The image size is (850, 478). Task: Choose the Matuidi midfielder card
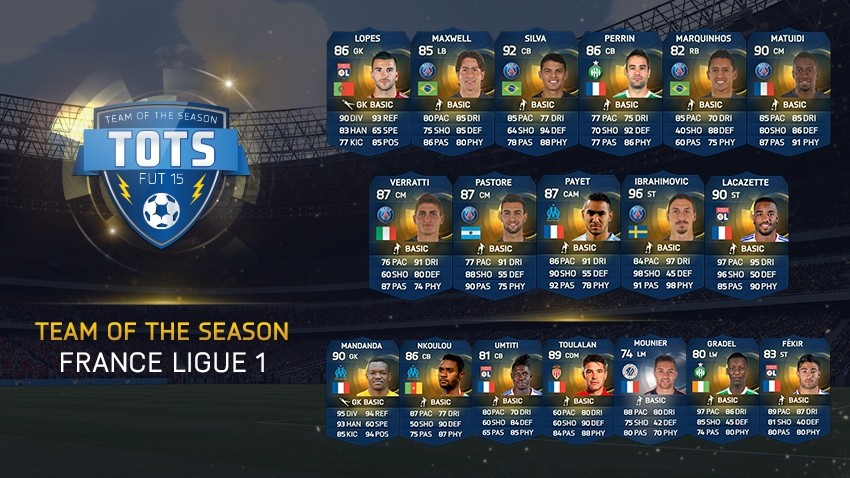[788, 90]
